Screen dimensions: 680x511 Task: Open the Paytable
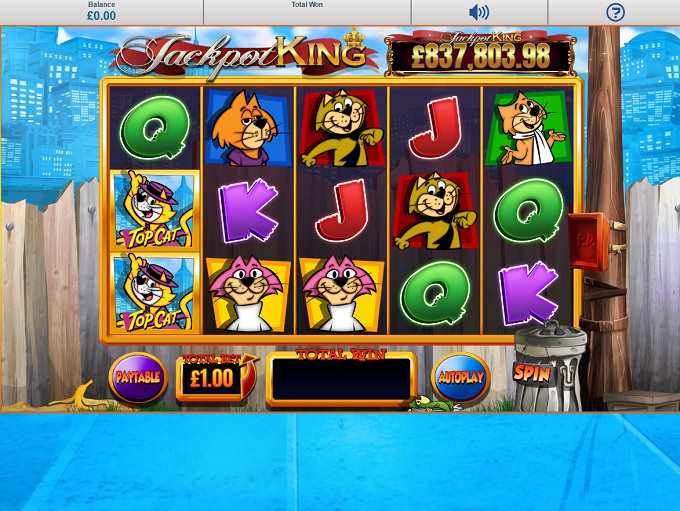[138, 378]
